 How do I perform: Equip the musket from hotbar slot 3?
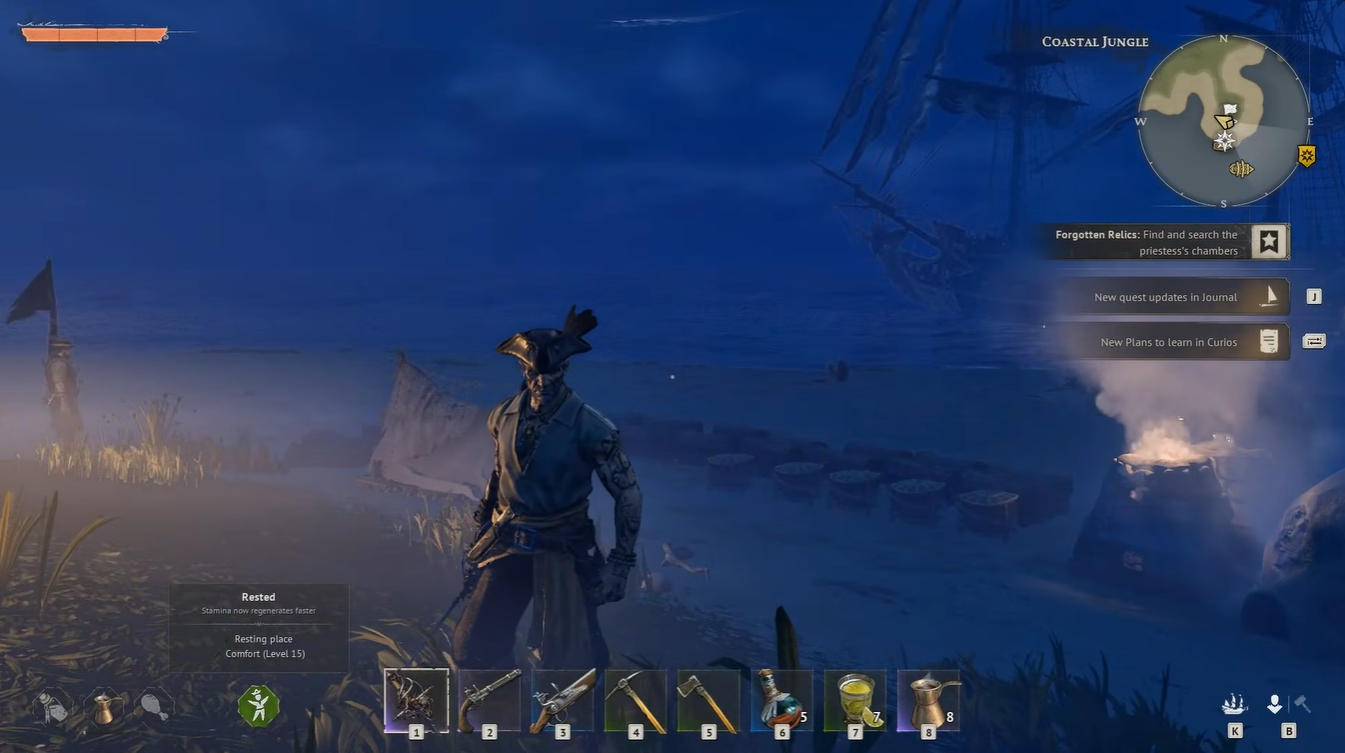pyautogui.click(x=562, y=697)
